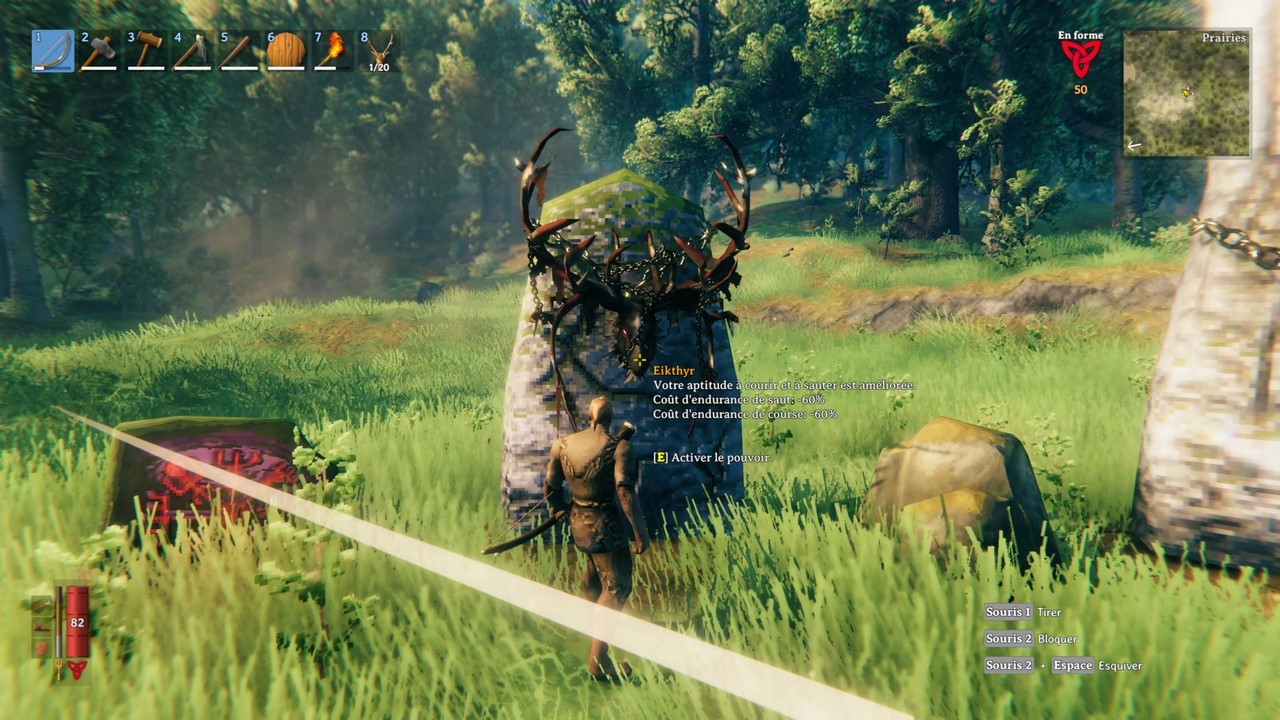
Task: Click the Eikthyr emblem below the health bar
Action: (x=78, y=668)
